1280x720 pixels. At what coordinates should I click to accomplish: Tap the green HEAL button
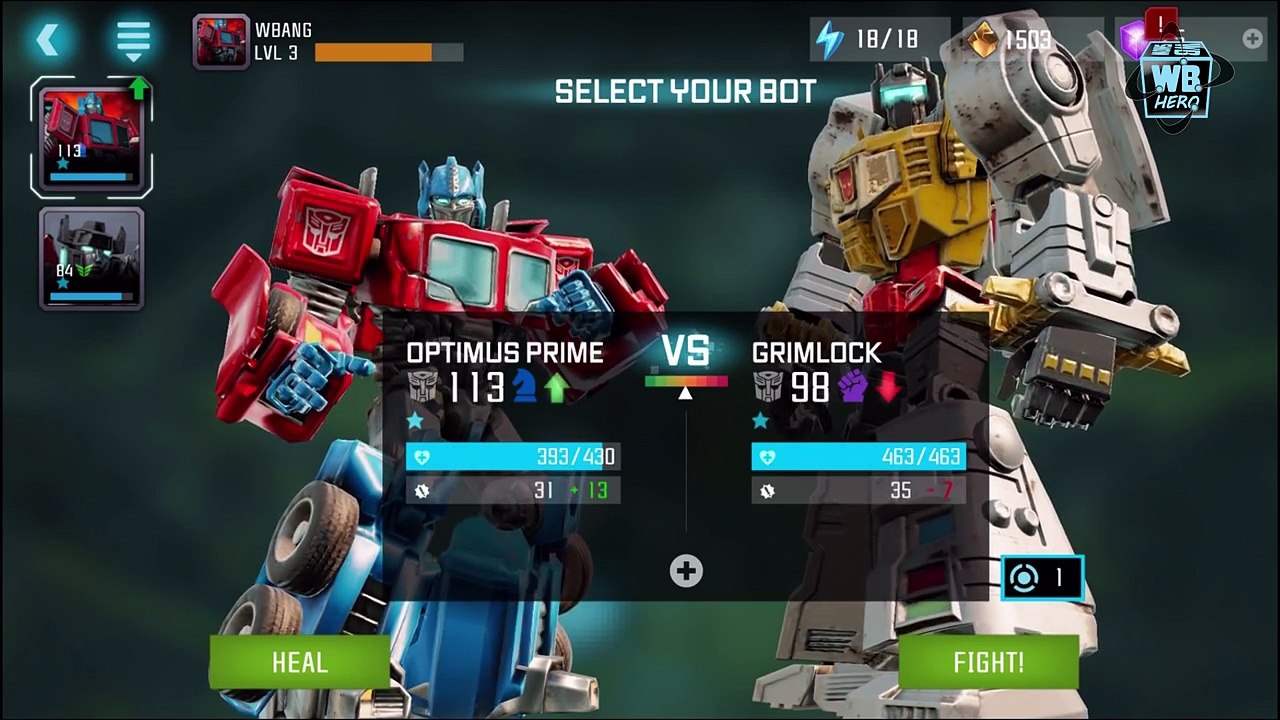(299, 662)
